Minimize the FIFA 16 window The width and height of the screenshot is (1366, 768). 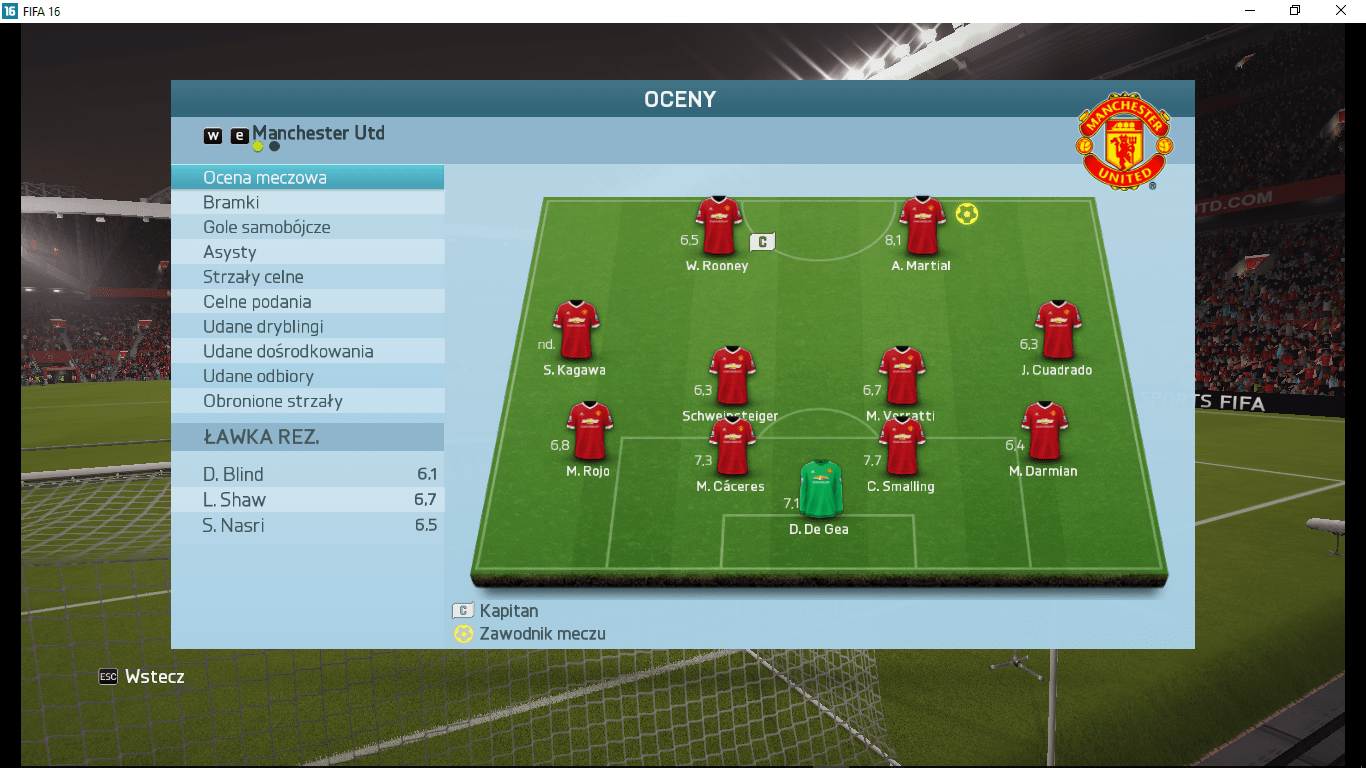click(x=1249, y=11)
